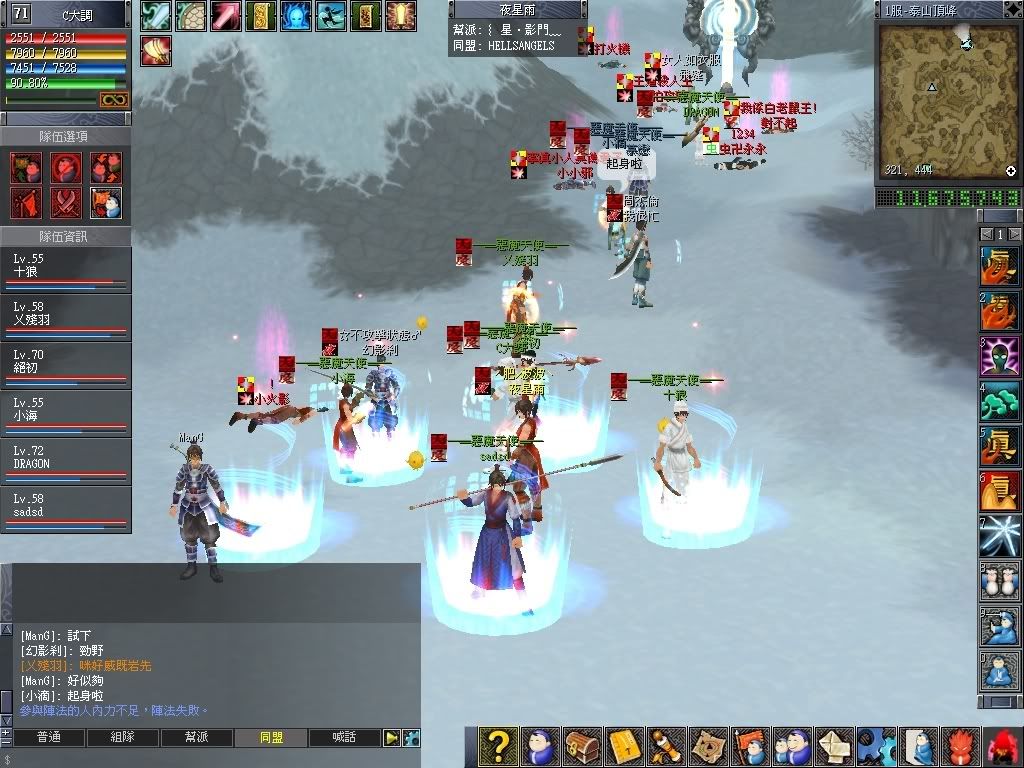This screenshot has height=768, width=1024.
Task: Select the 同盟 alliance chat tab
Action: 271,738
